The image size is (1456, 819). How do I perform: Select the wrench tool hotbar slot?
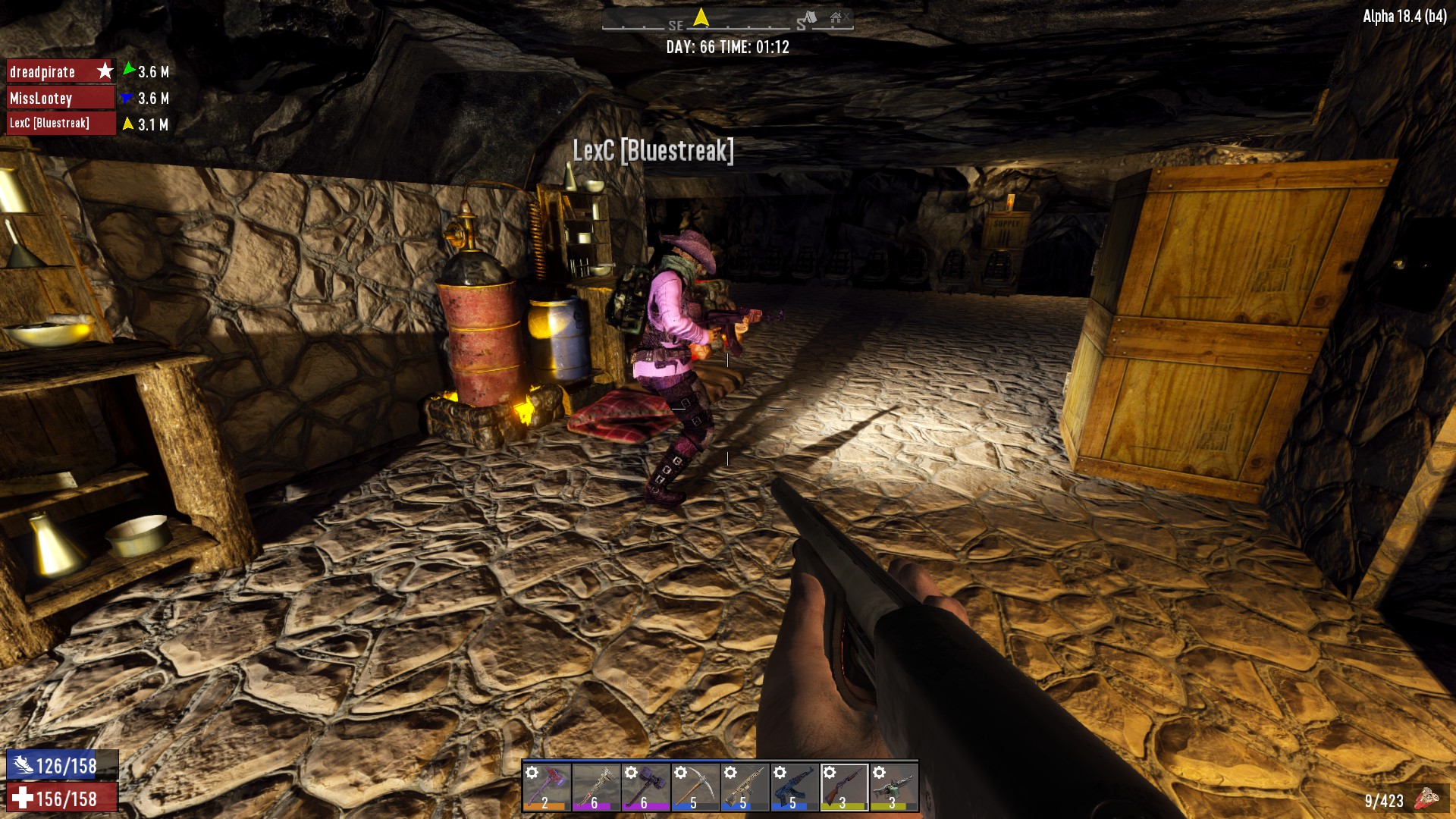(595, 786)
